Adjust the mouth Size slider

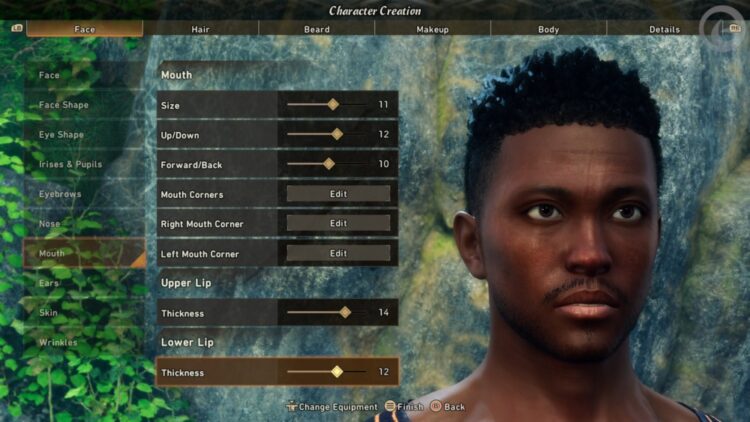[333, 104]
